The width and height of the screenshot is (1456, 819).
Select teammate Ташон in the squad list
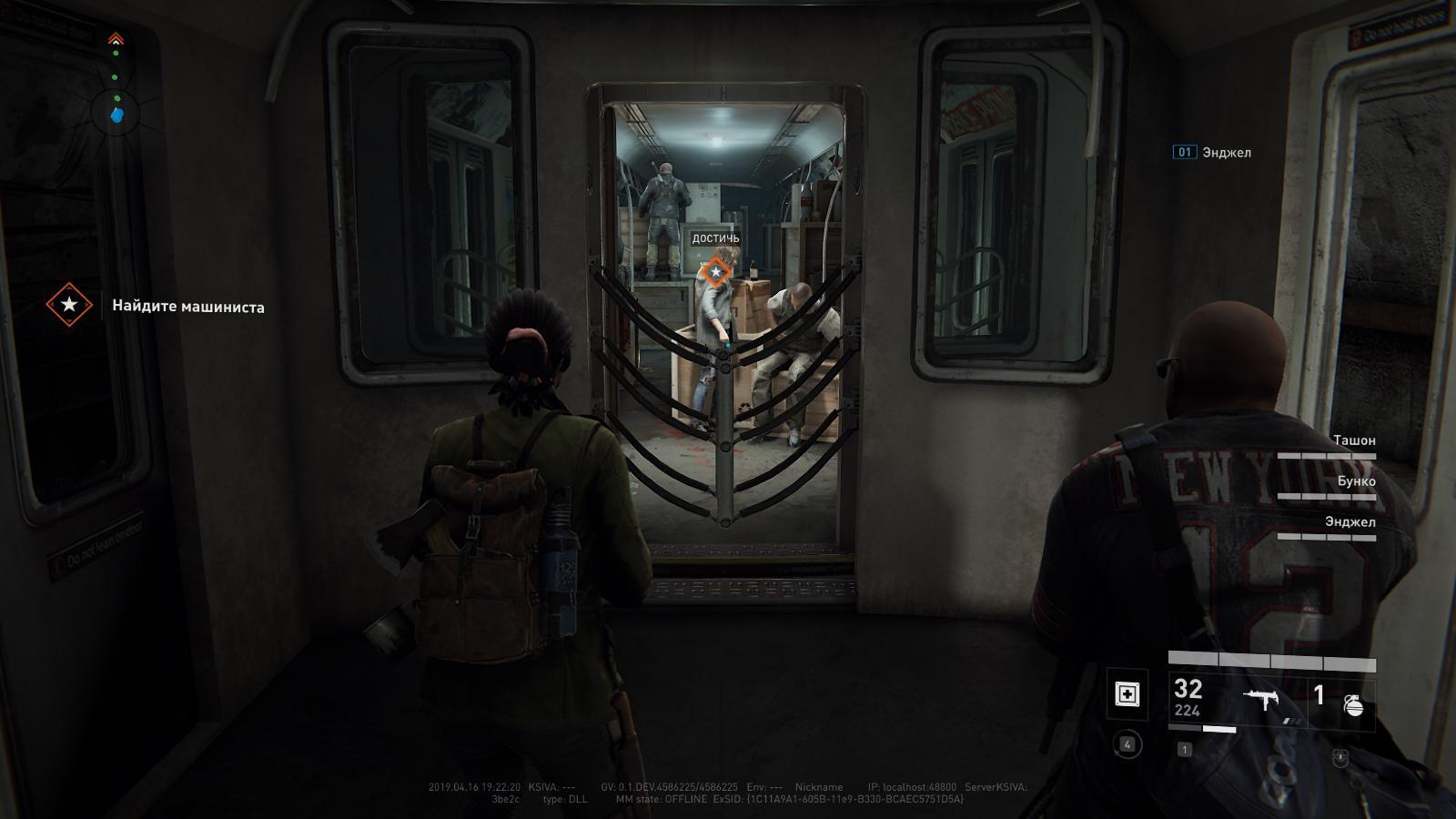[1353, 440]
